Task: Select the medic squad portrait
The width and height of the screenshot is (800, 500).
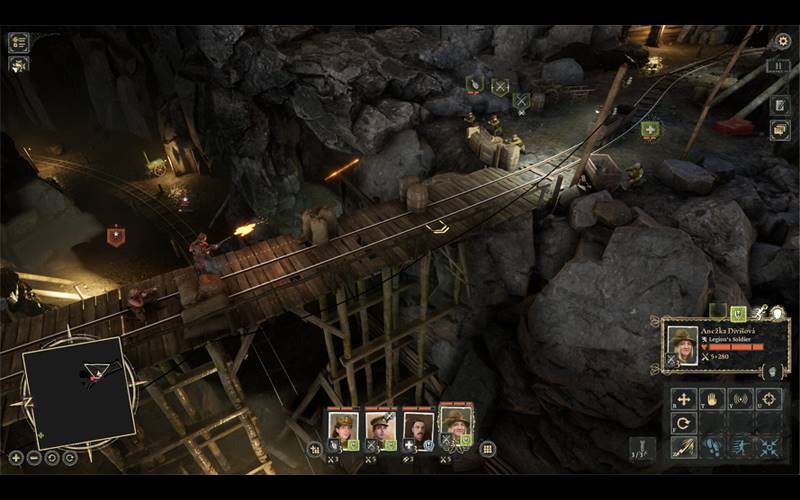Action: (x=418, y=427)
